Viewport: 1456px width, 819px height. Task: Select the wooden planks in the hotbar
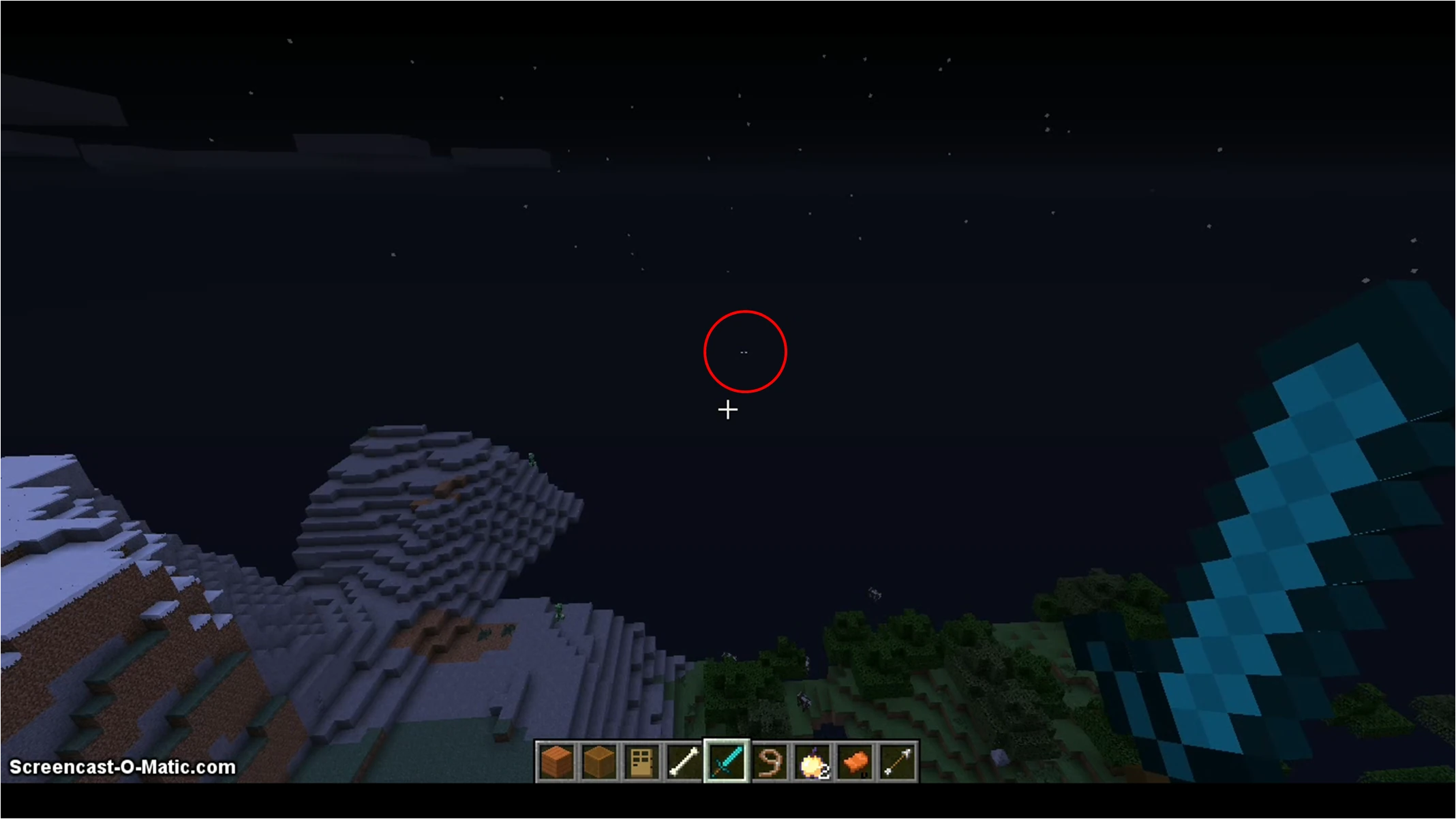coord(556,761)
